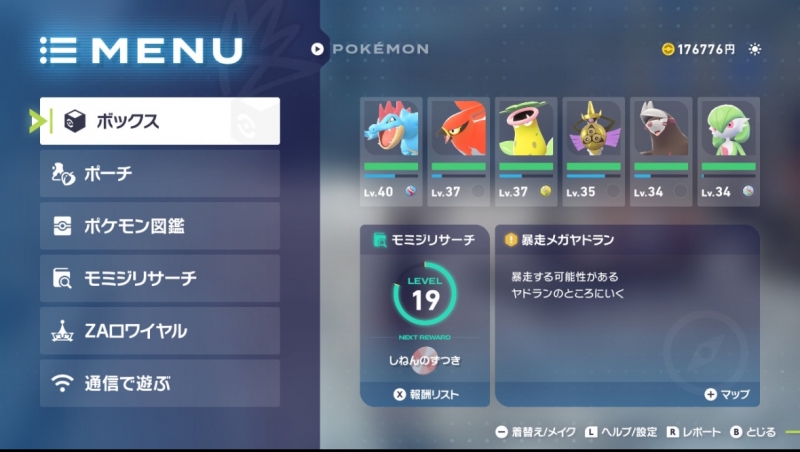Select the Lv.40 Feraligatr party slot
Image resolution: width=800 pixels, height=452 pixels.
[x=391, y=150]
